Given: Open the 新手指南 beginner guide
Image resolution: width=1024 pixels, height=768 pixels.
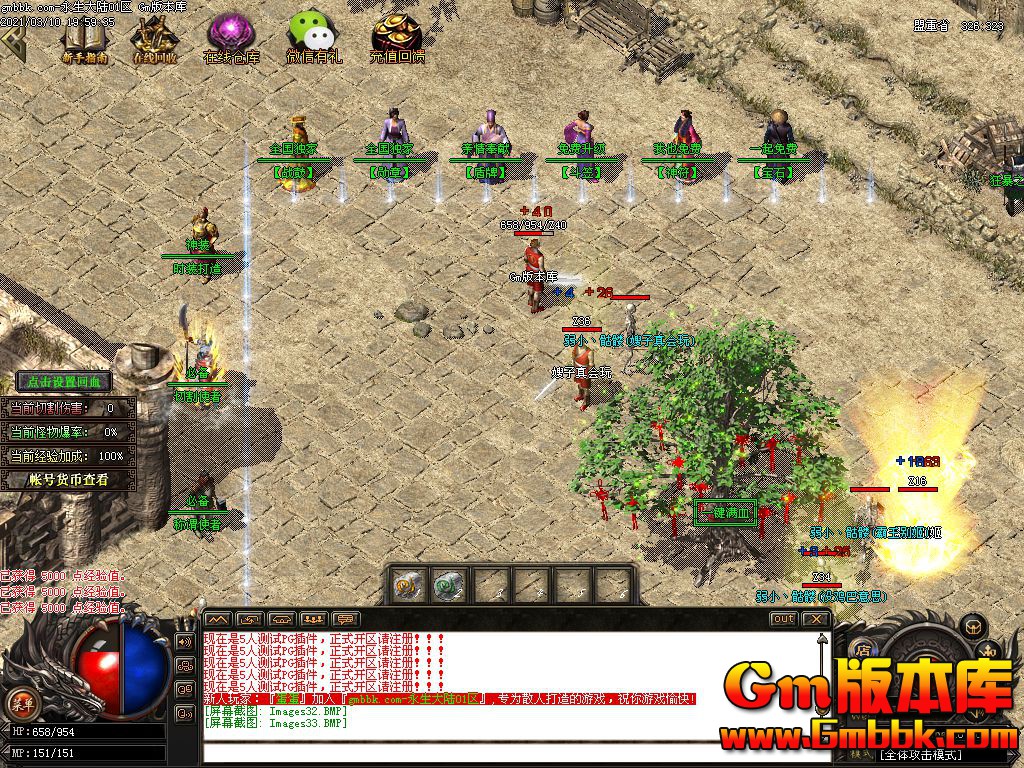Looking at the screenshot, I should (x=84, y=40).
